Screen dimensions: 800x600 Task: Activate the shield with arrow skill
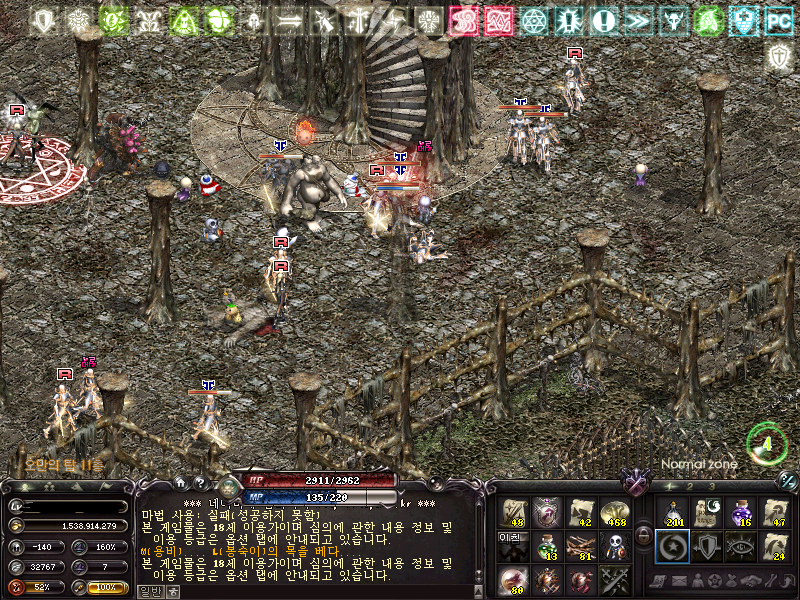[x=706, y=546]
